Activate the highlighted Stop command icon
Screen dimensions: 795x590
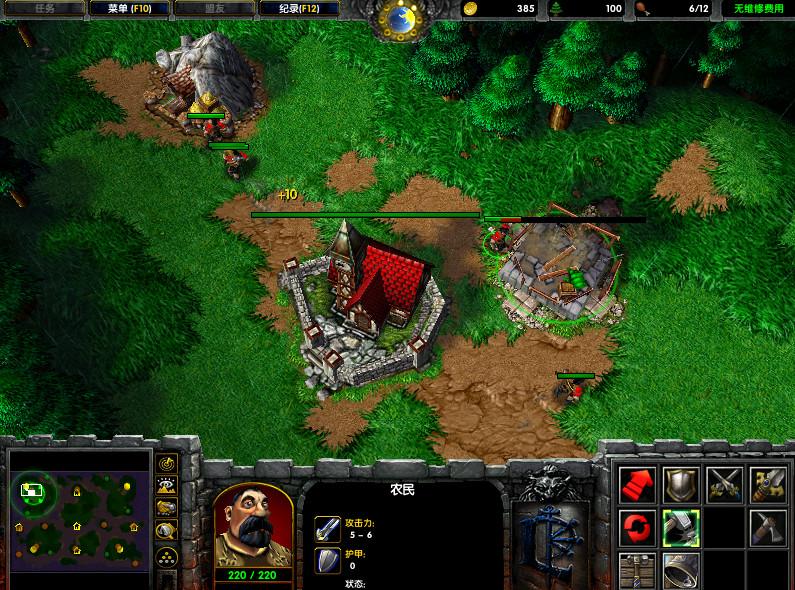pyautogui.click(x=681, y=526)
